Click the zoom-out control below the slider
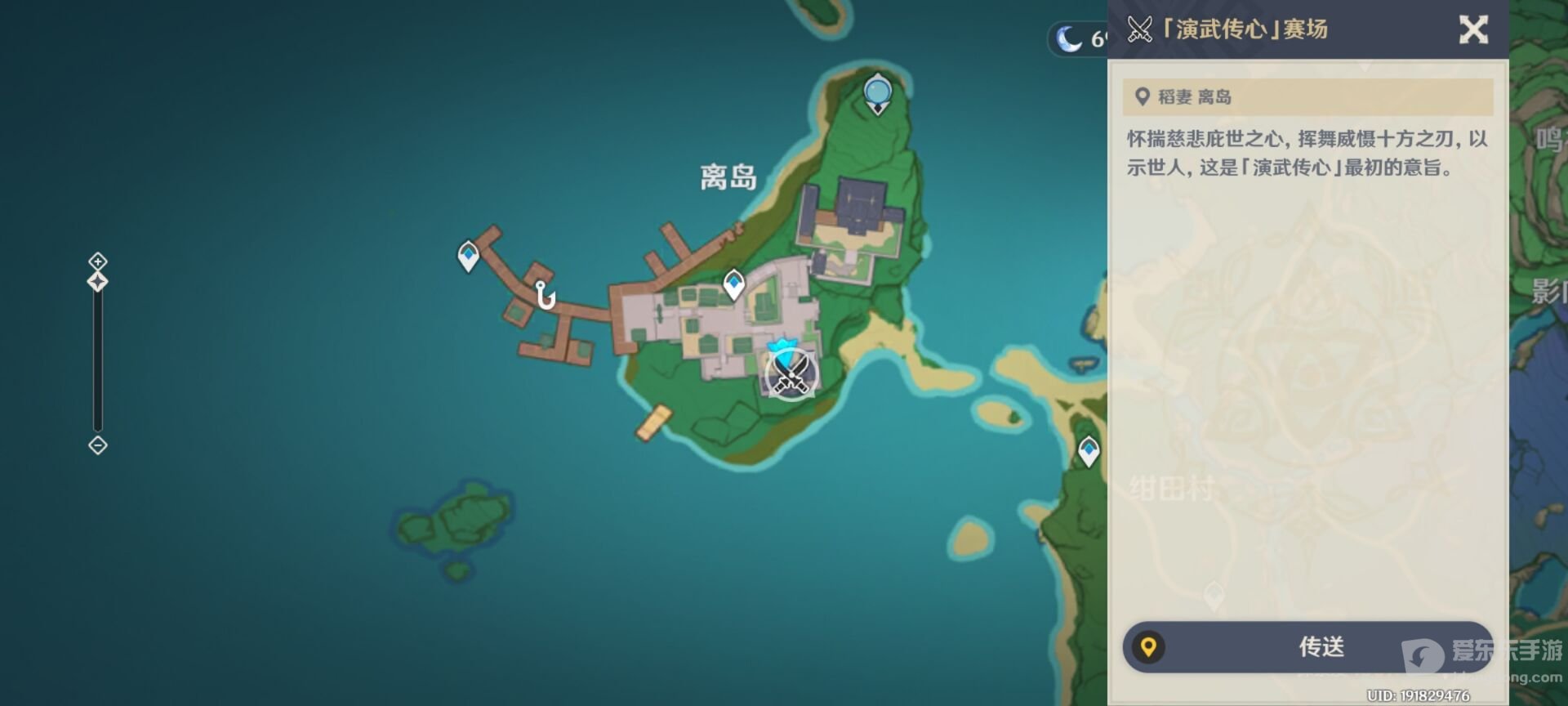 pyautogui.click(x=97, y=446)
